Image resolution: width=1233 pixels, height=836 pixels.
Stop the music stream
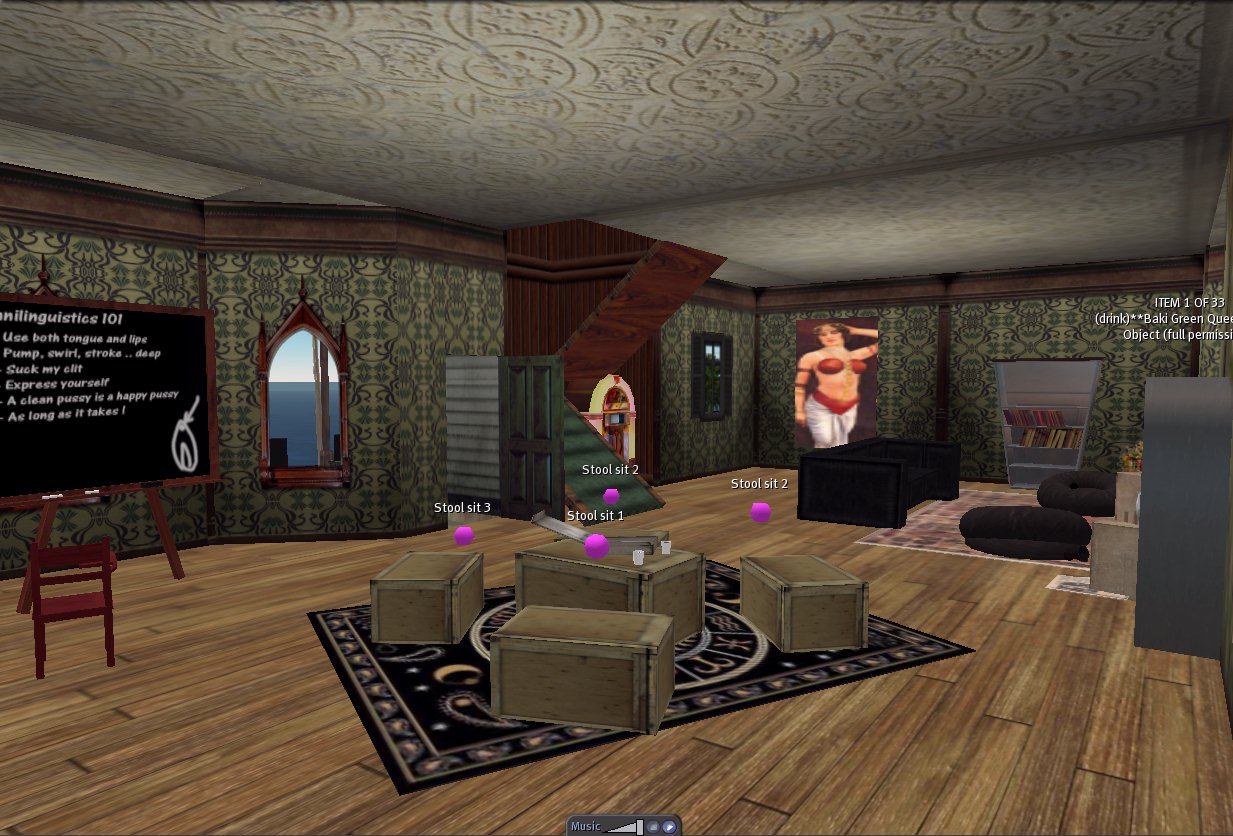[653, 827]
